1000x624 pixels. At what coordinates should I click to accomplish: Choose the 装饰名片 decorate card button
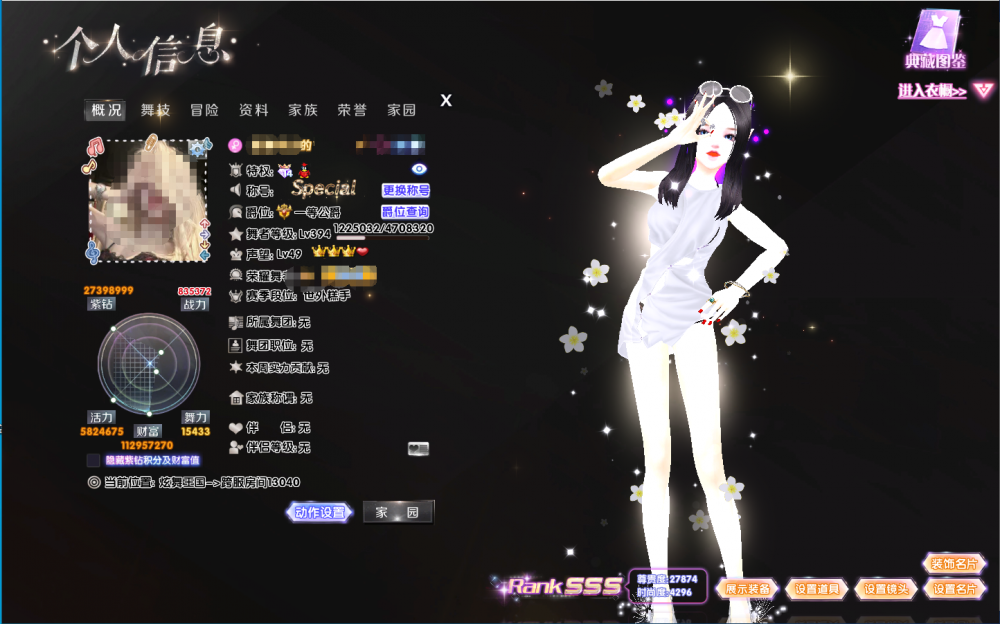click(x=954, y=564)
